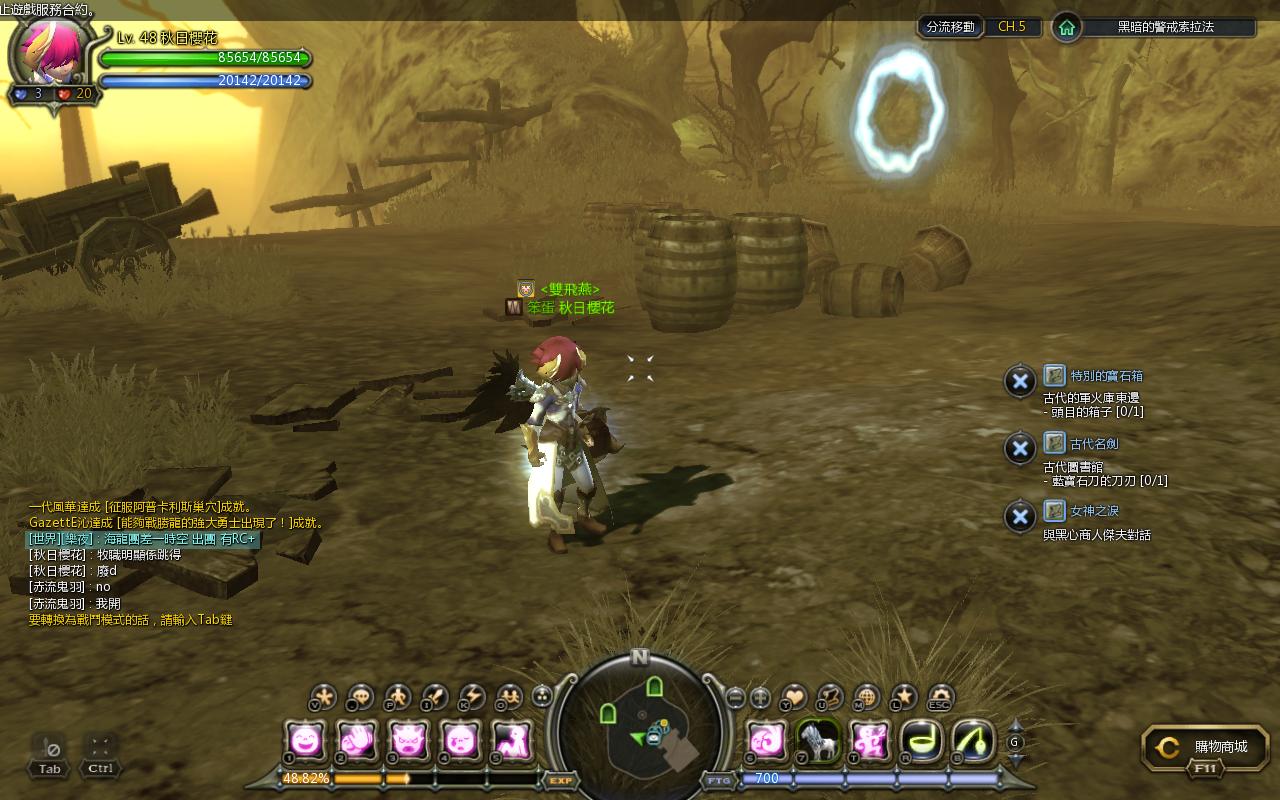
Task: Use the fishing rod skill
Action: pyautogui.click(x=973, y=741)
